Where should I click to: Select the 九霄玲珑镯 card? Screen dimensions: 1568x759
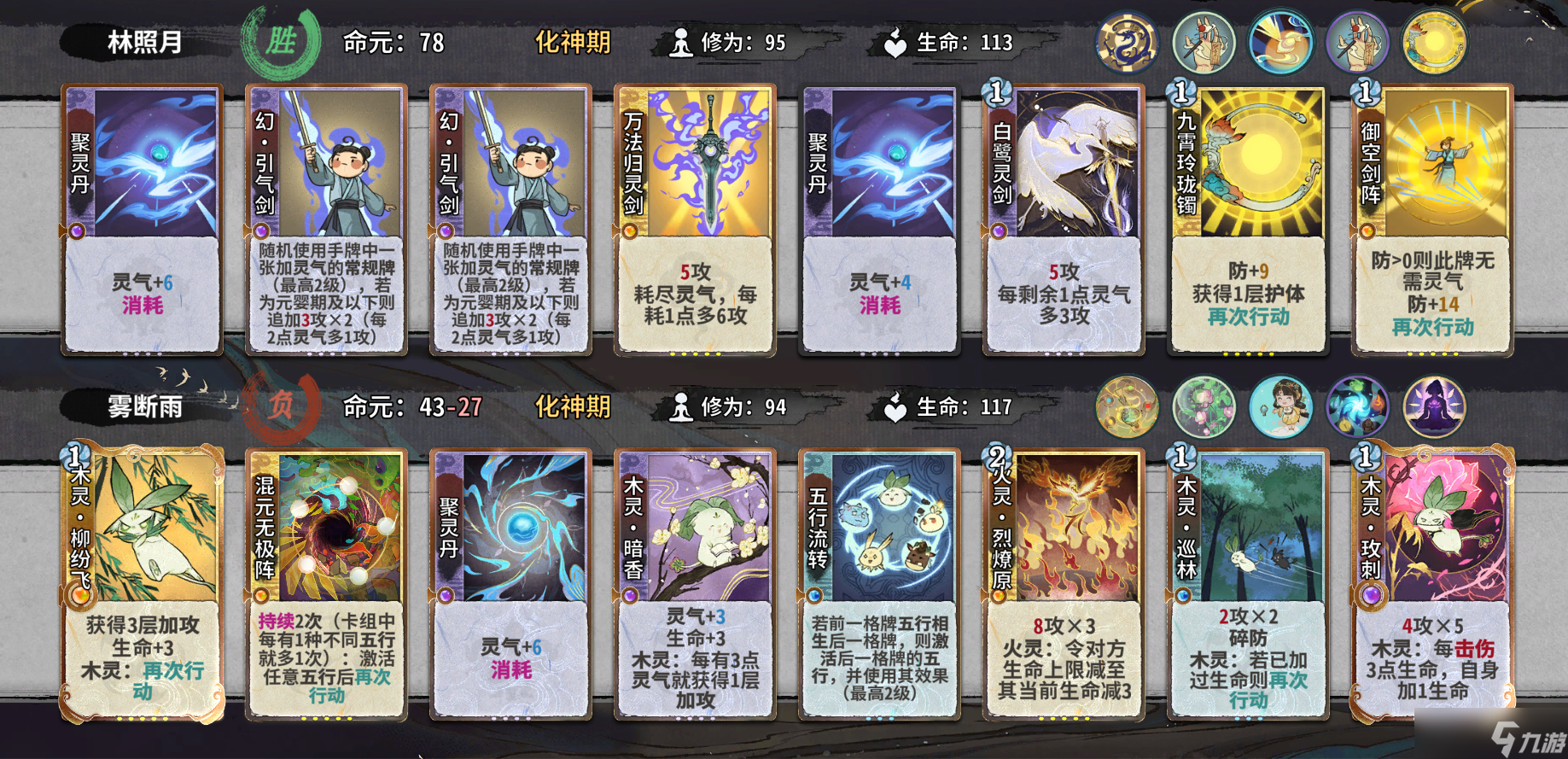click(x=1246, y=218)
